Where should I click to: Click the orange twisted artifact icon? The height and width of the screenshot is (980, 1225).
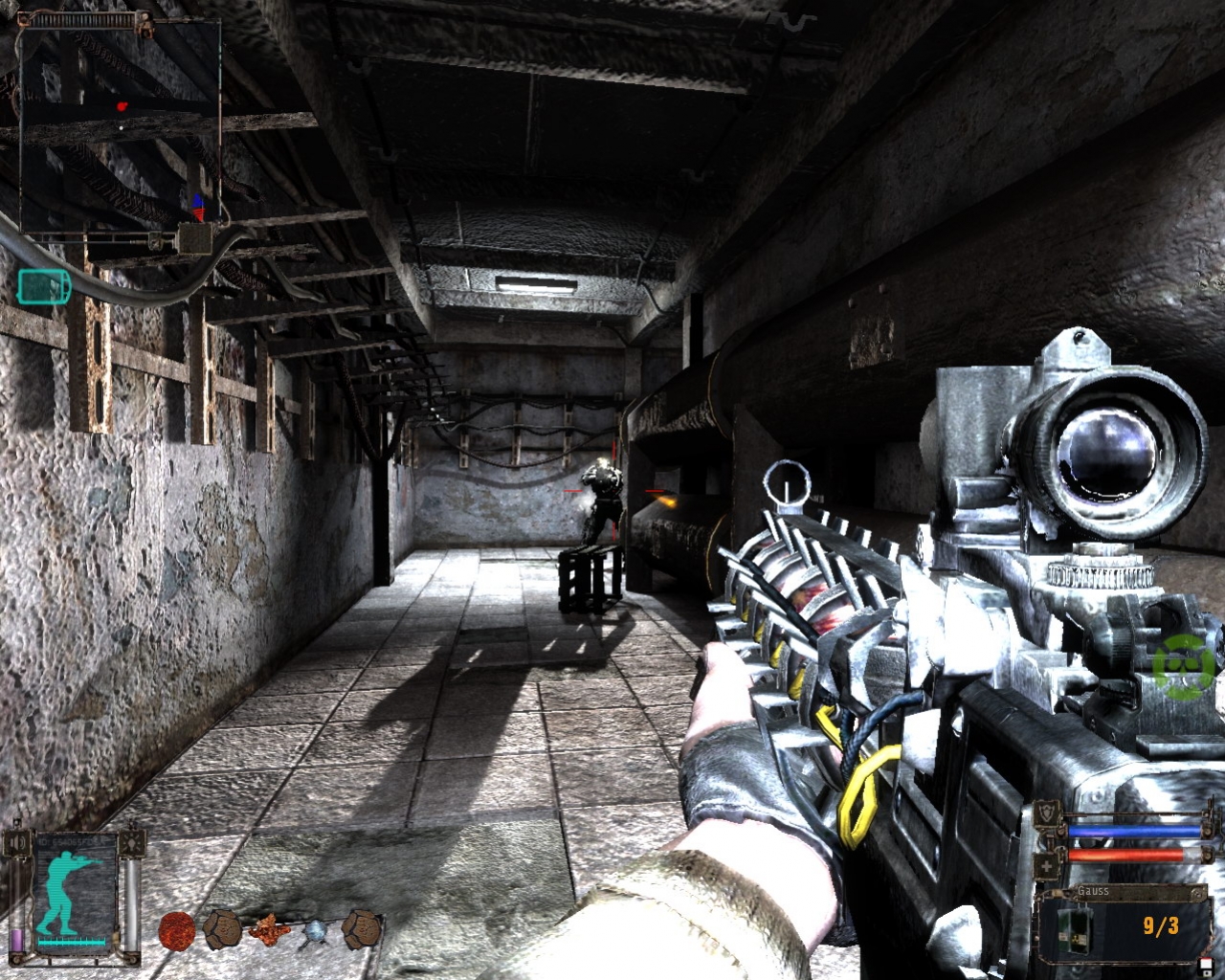271,930
